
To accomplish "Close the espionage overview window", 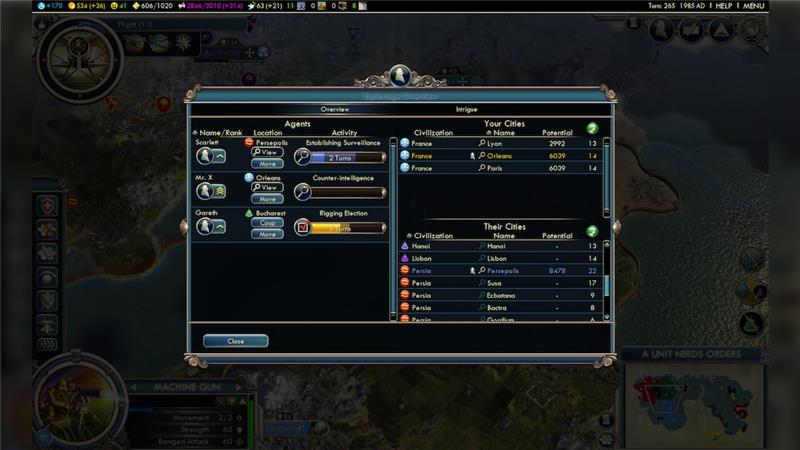I will click(x=235, y=341).
